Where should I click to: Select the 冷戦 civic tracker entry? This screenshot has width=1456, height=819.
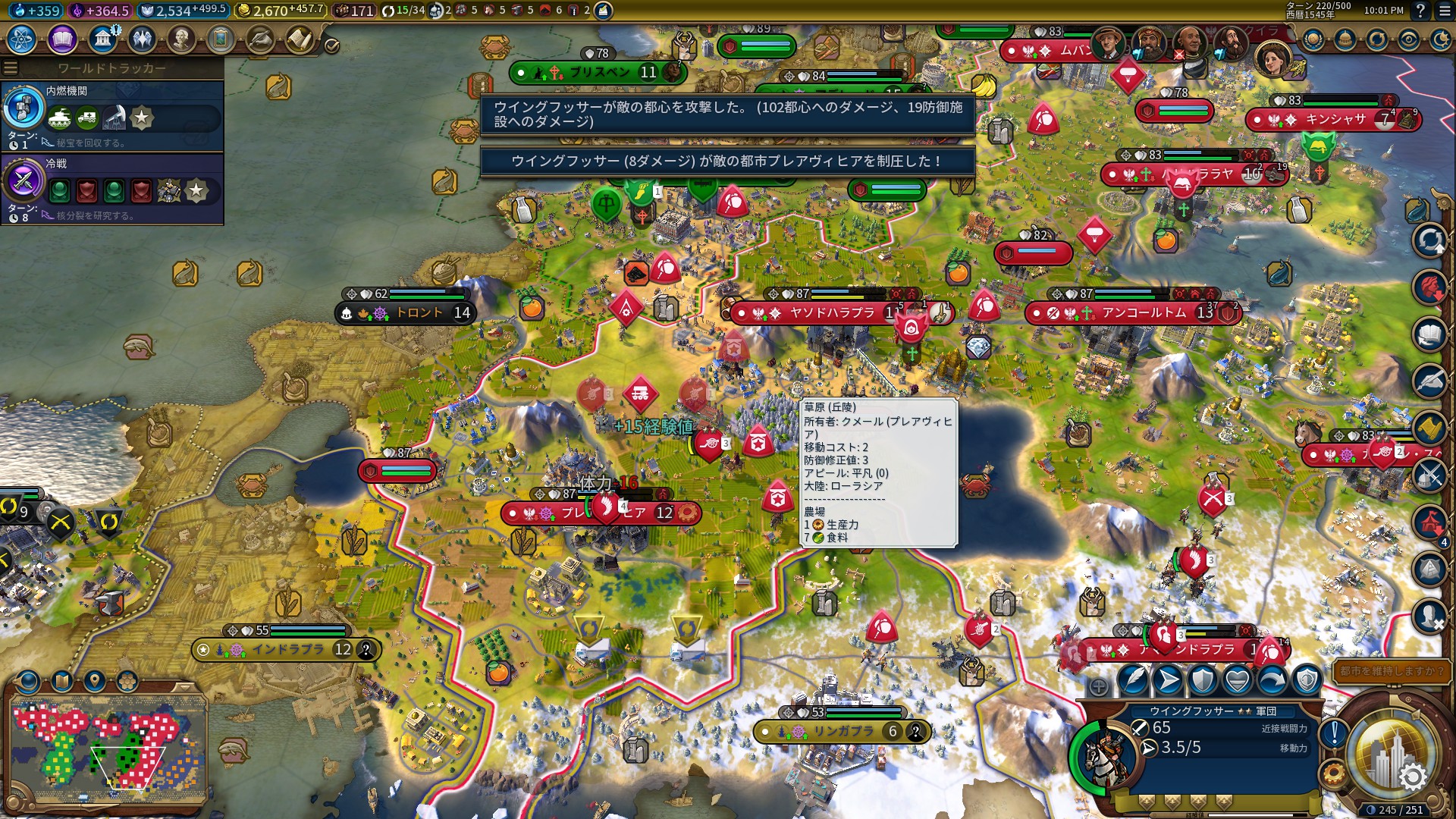pyautogui.click(x=112, y=188)
